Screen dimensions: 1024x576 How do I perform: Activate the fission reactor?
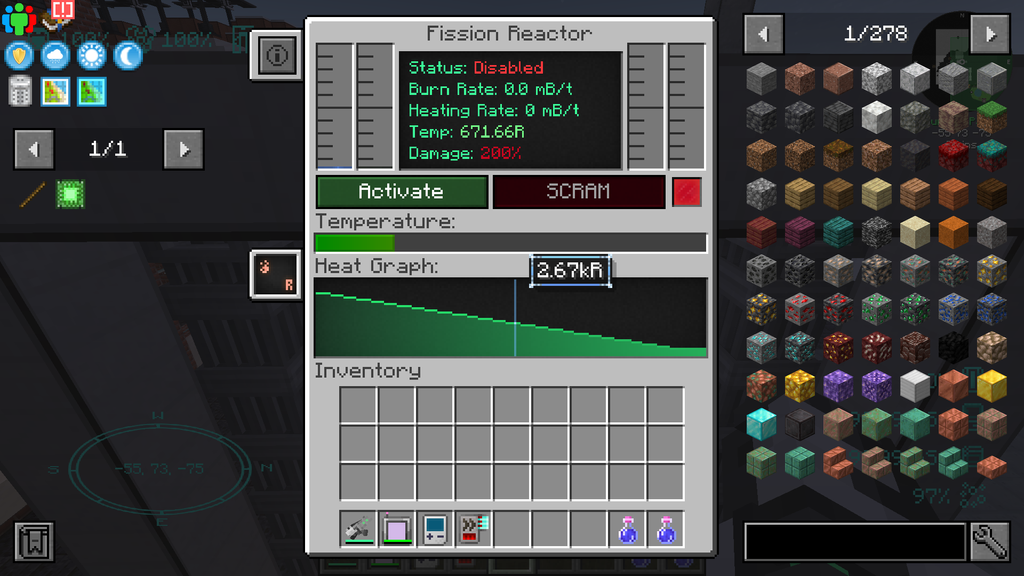pyautogui.click(x=402, y=192)
